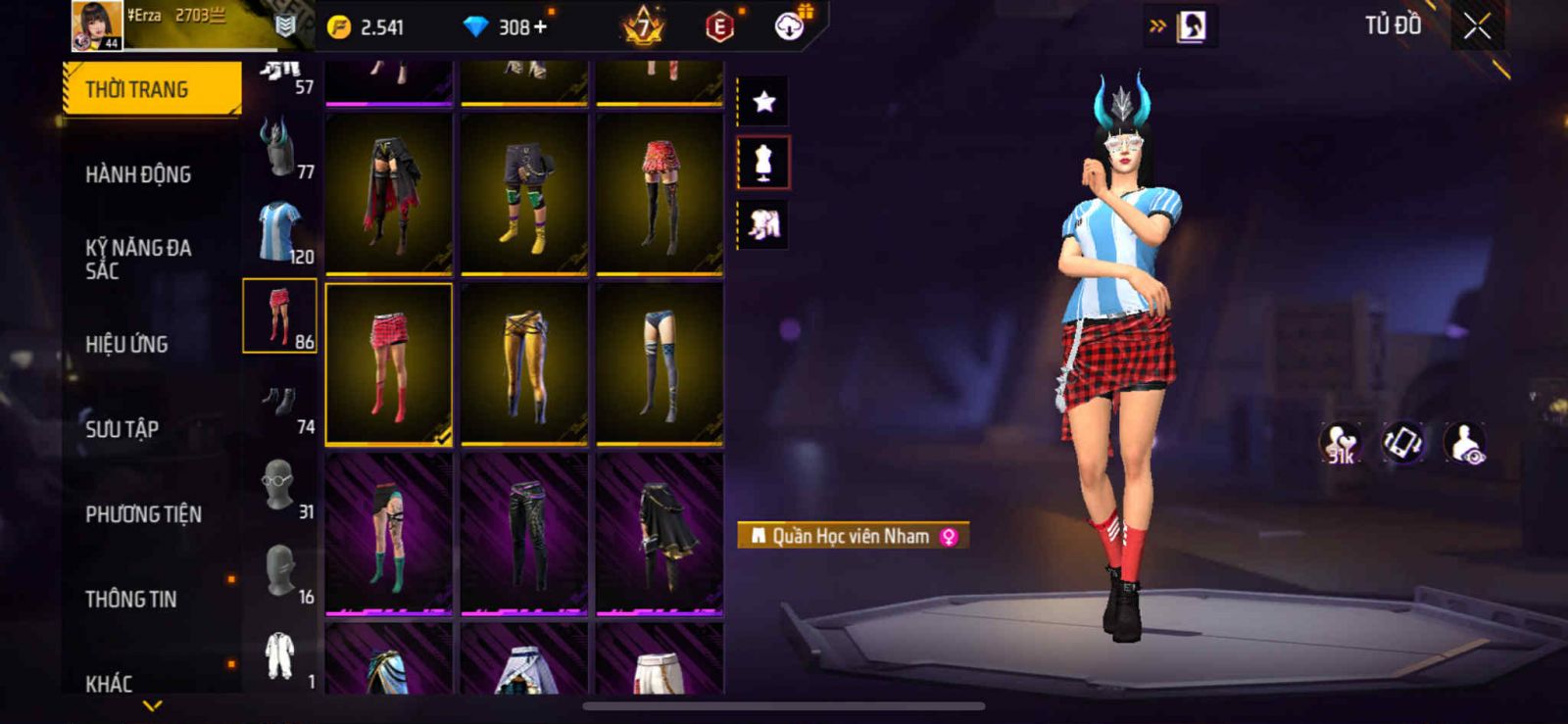
Task: Show the Phương Tiện vehicles tab
Action: (143, 513)
